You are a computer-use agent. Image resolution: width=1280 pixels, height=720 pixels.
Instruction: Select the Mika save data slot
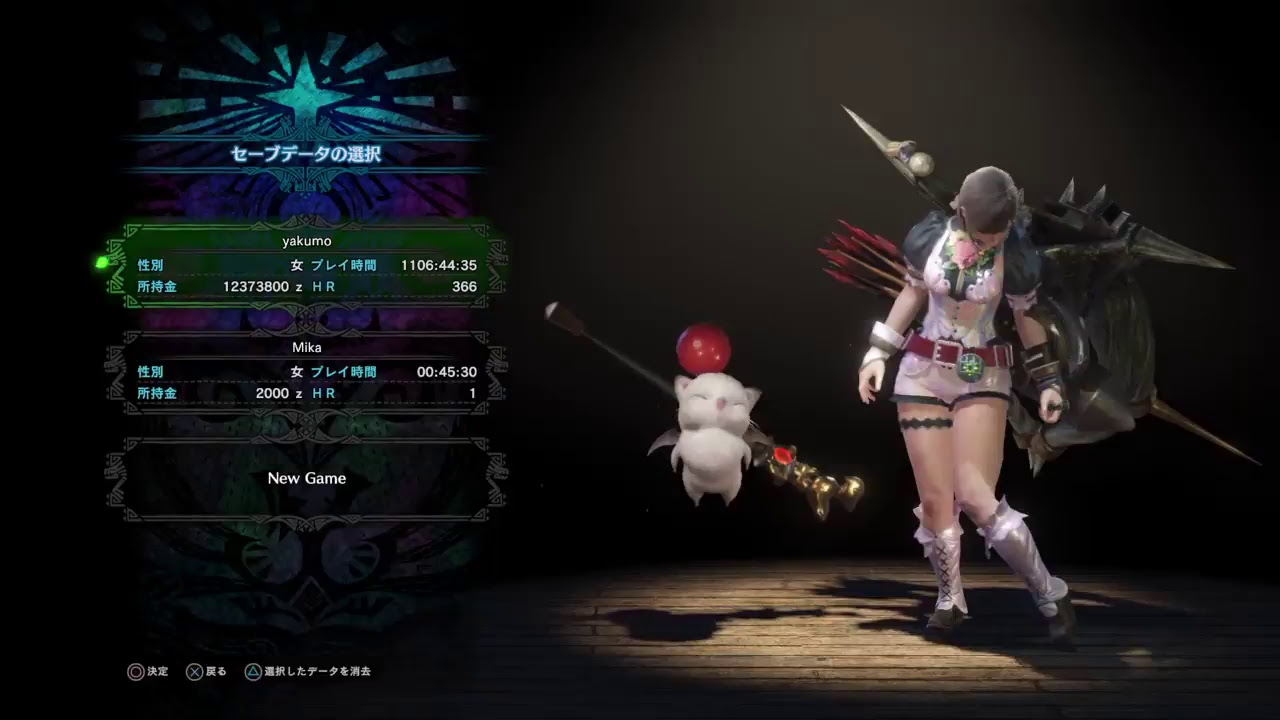(x=307, y=370)
